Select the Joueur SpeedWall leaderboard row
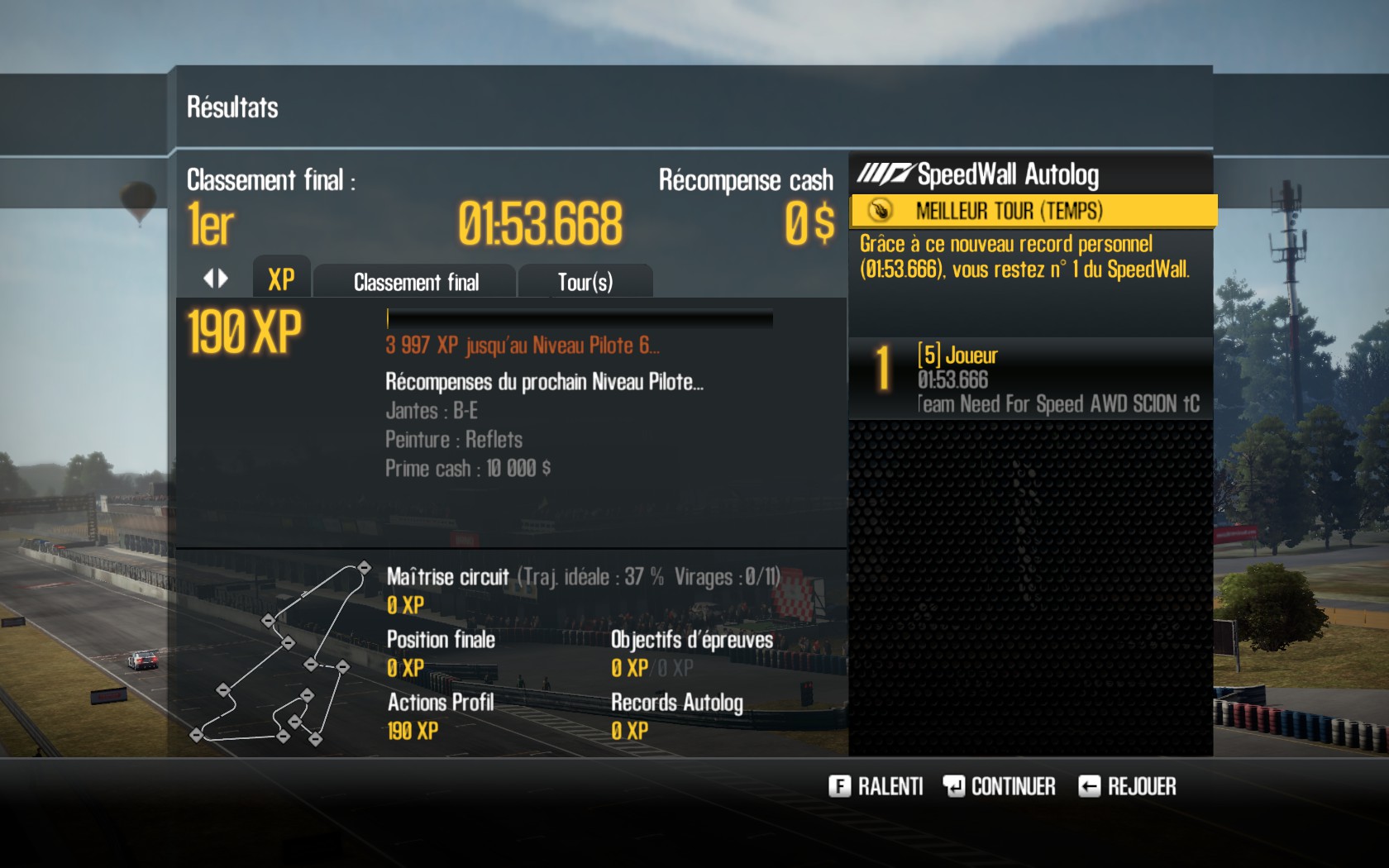Viewport: 1389px width, 868px height. (x=1030, y=379)
